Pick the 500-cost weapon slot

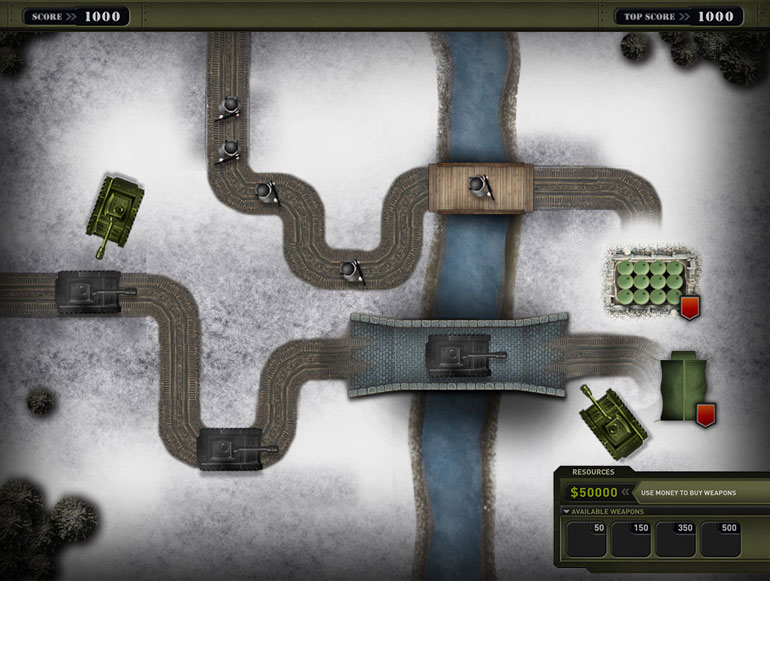721,539
